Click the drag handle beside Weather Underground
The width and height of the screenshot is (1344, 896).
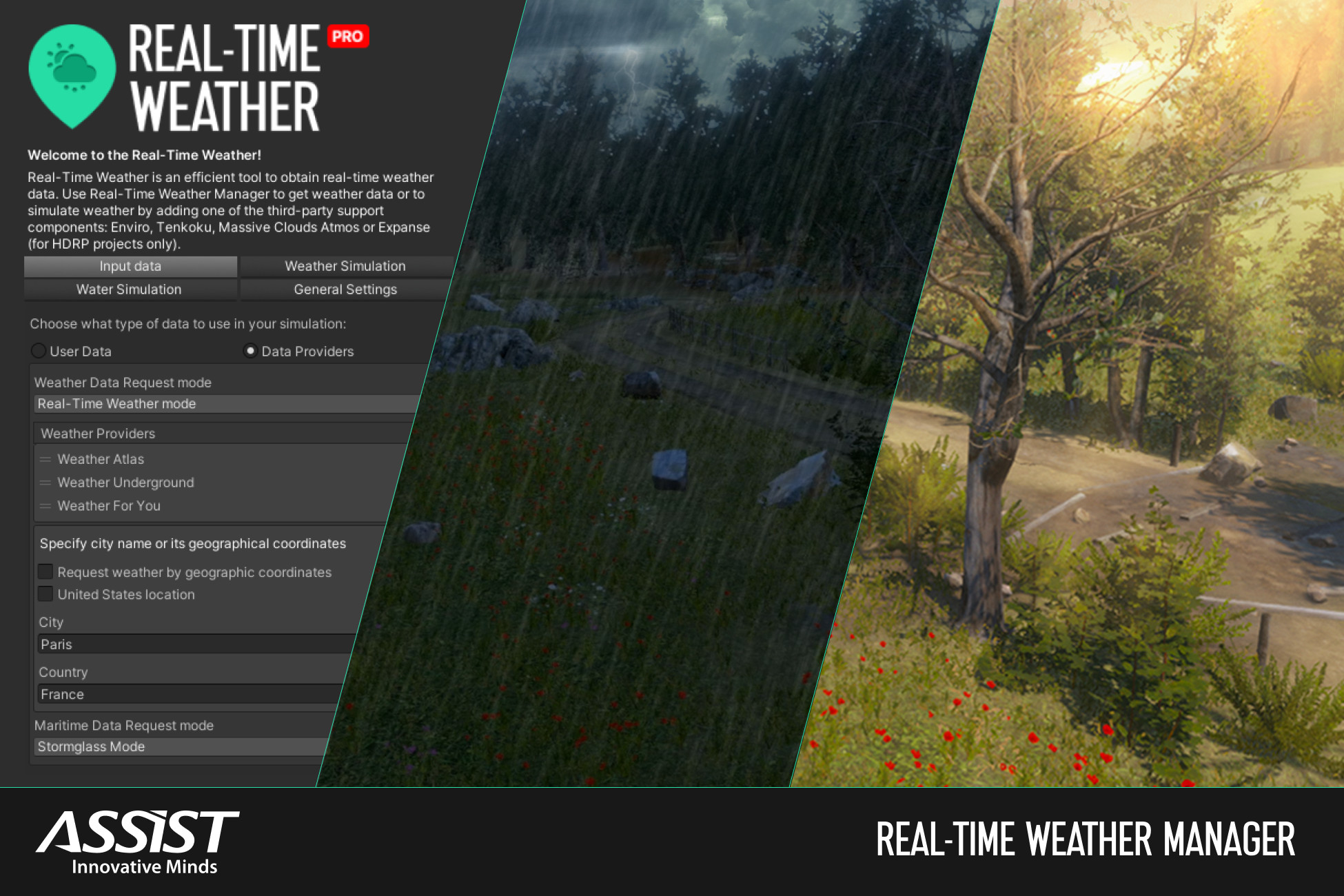tap(45, 482)
